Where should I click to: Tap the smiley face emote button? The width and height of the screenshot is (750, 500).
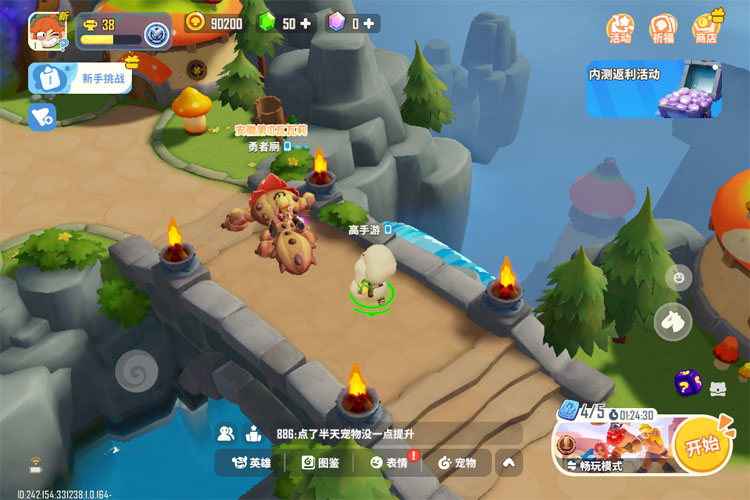tap(679, 278)
